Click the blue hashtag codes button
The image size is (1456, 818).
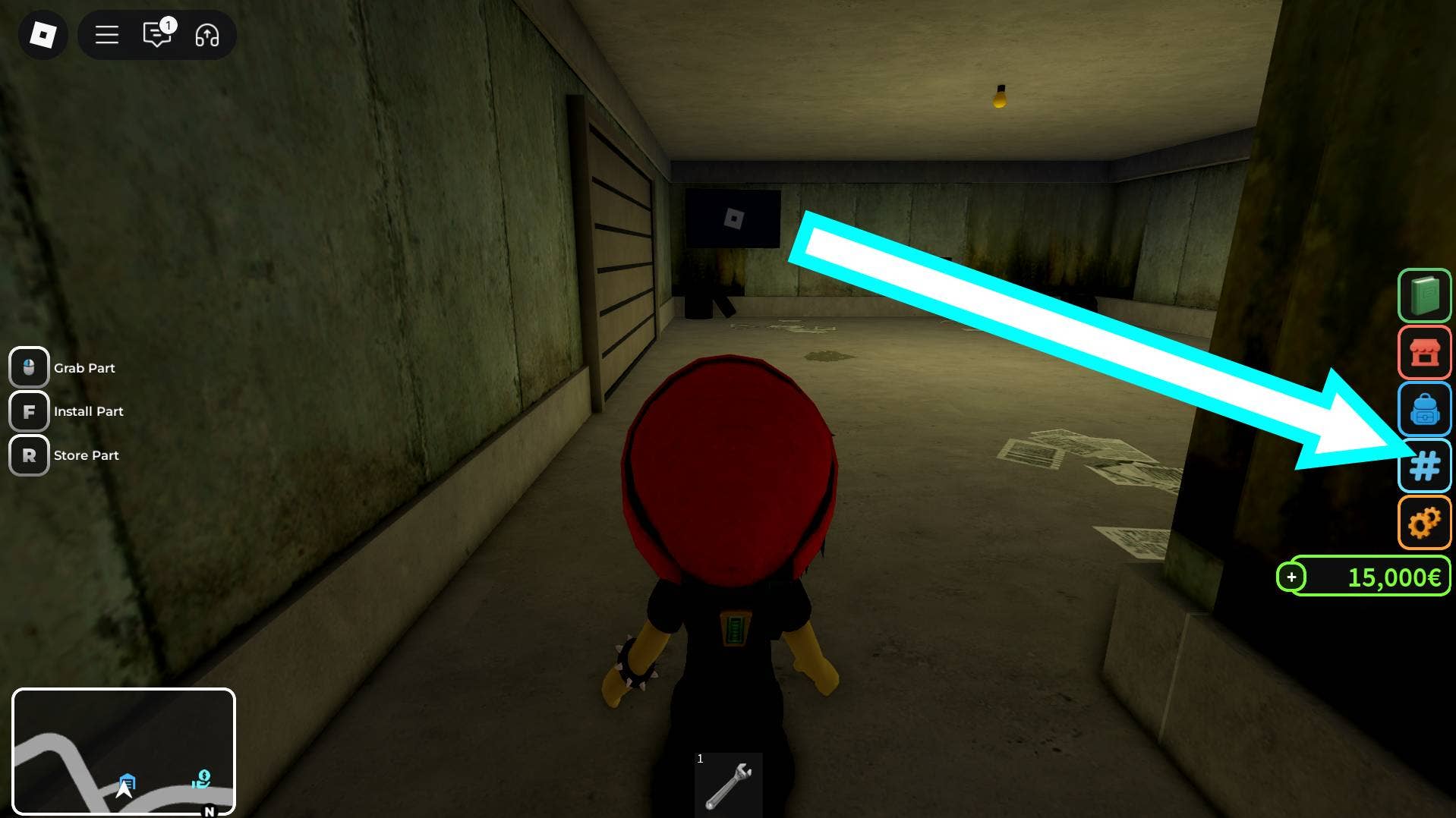(1424, 466)
